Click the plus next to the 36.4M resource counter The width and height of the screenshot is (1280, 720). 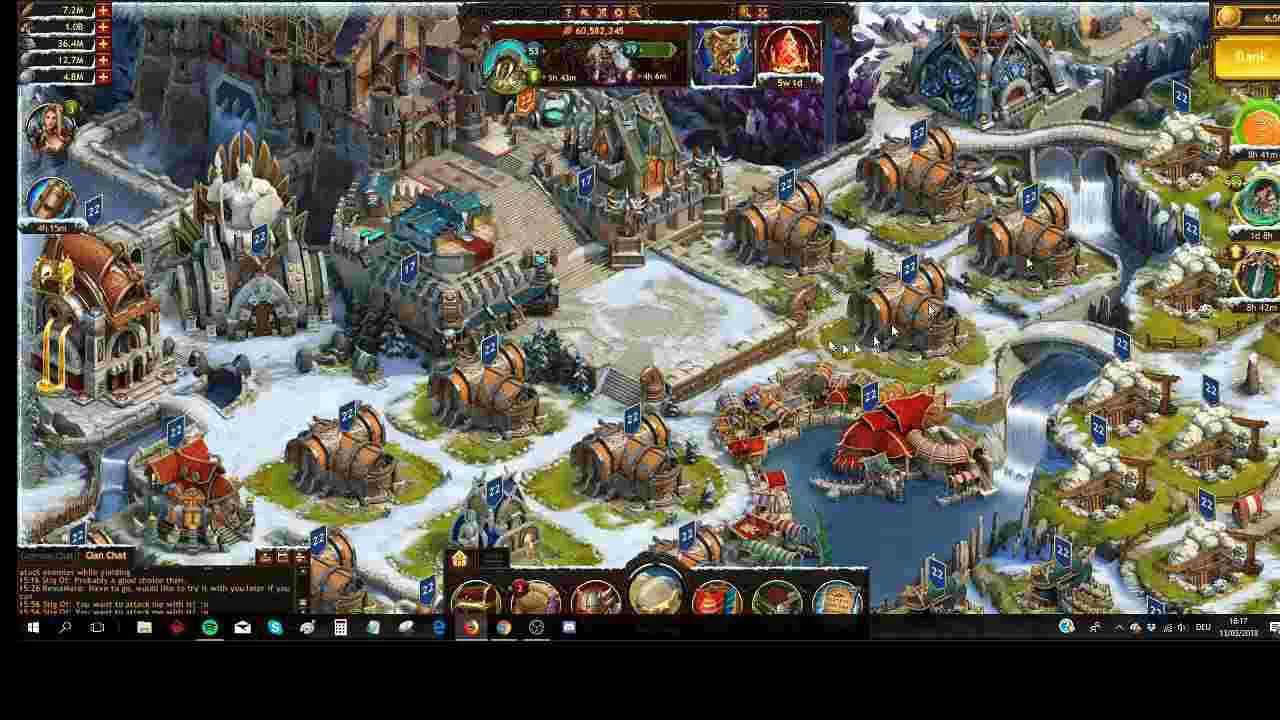[x=101, y=43]
